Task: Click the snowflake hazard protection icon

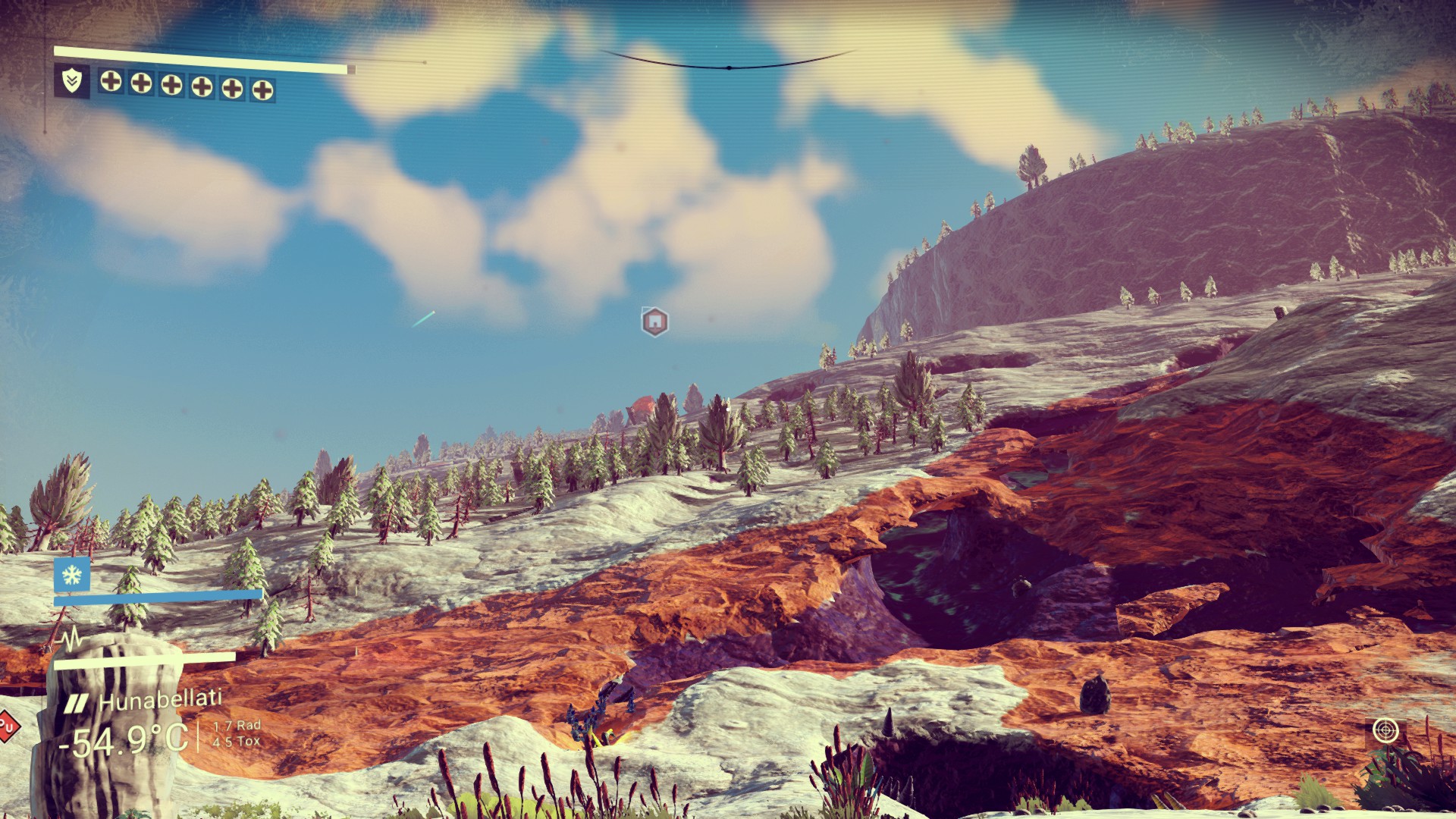Action: coord(72,575)
